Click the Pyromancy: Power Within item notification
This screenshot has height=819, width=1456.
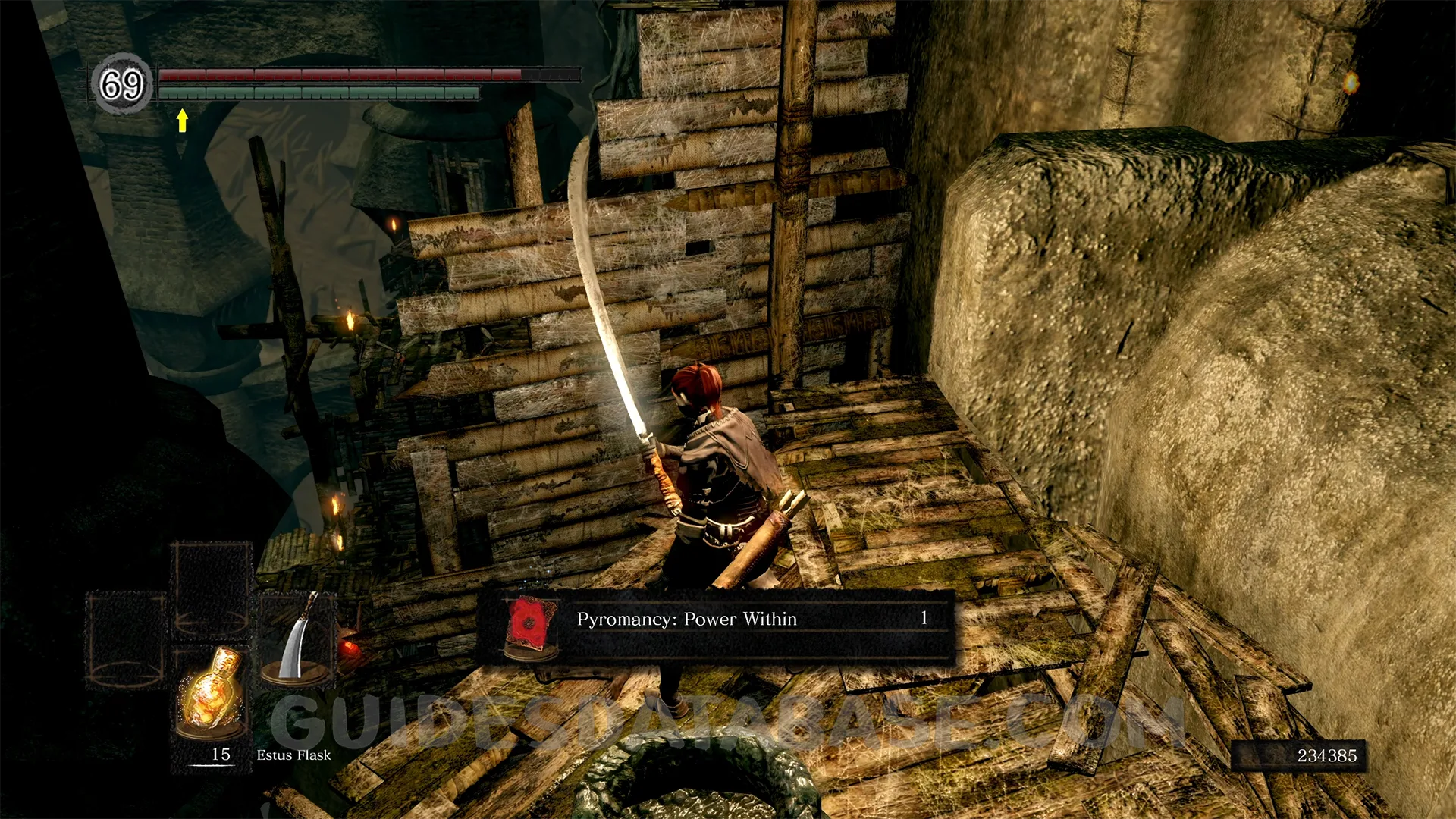(714, 626)
